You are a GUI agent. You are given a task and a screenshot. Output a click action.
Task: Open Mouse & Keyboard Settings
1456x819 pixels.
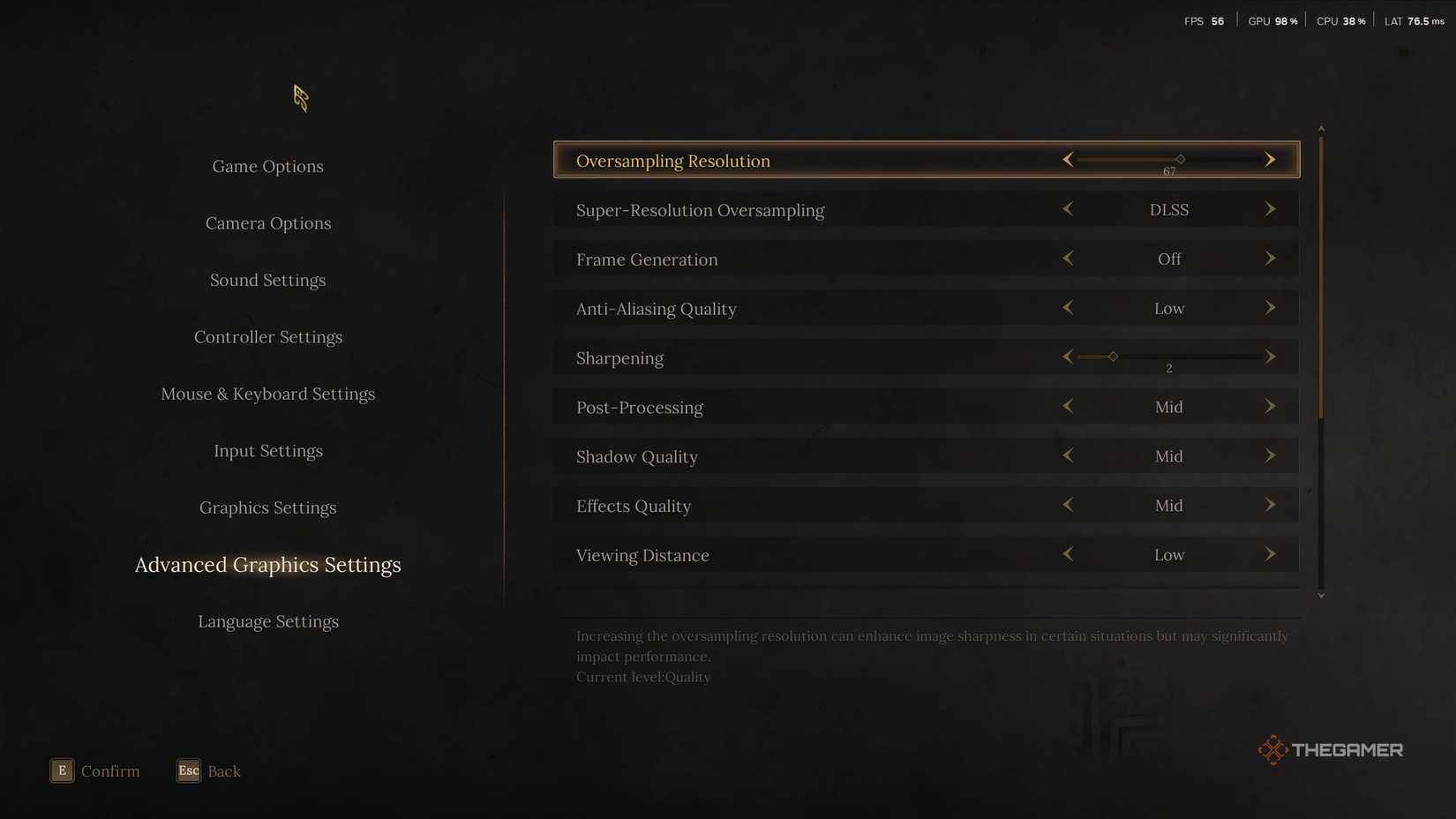267,394
